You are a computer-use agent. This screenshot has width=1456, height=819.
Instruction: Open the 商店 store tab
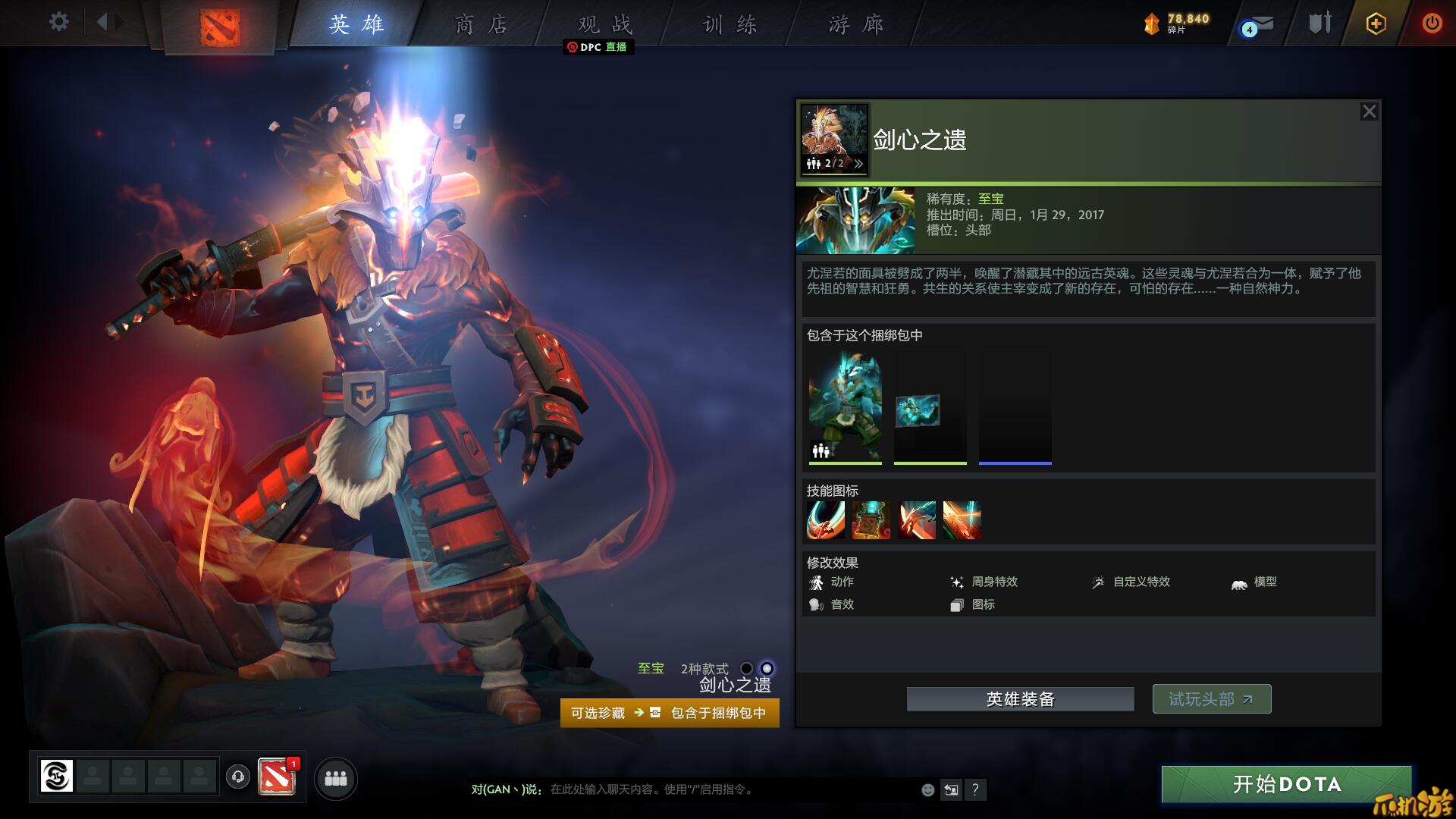tap(481, 24)
